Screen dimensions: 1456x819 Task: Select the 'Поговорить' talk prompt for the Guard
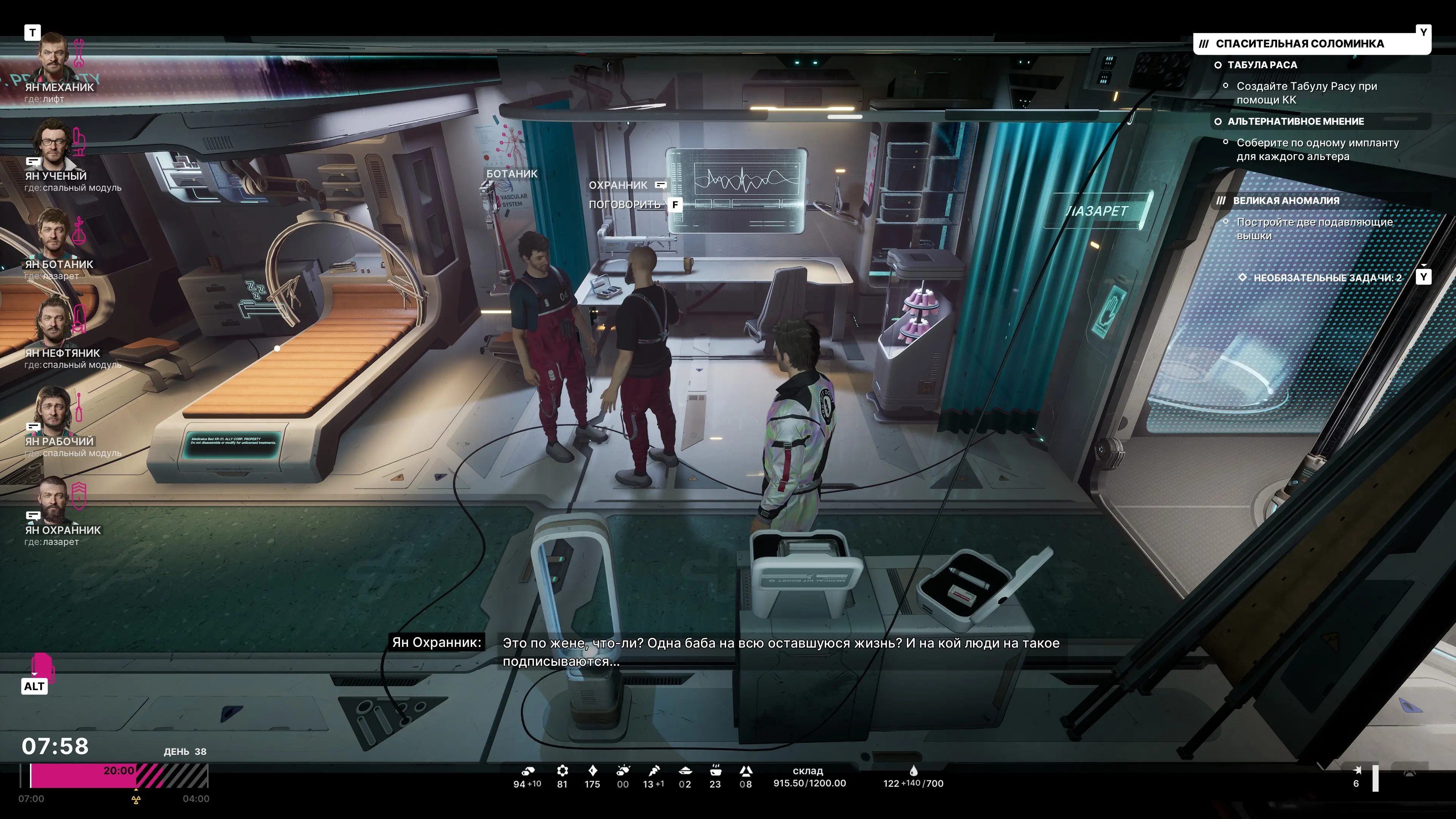point(624,205)
